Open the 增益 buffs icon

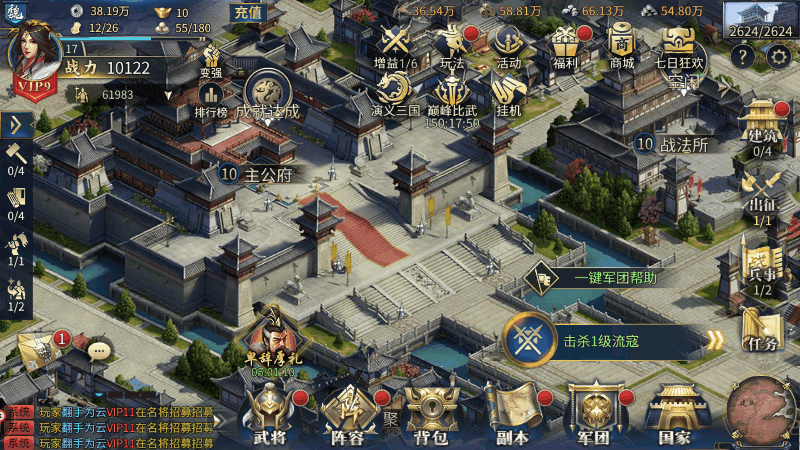pos(393,45)
